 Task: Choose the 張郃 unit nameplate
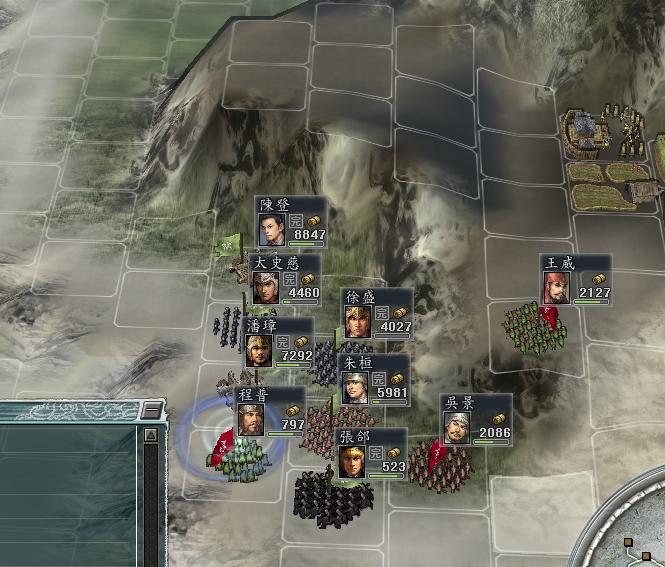371,454
